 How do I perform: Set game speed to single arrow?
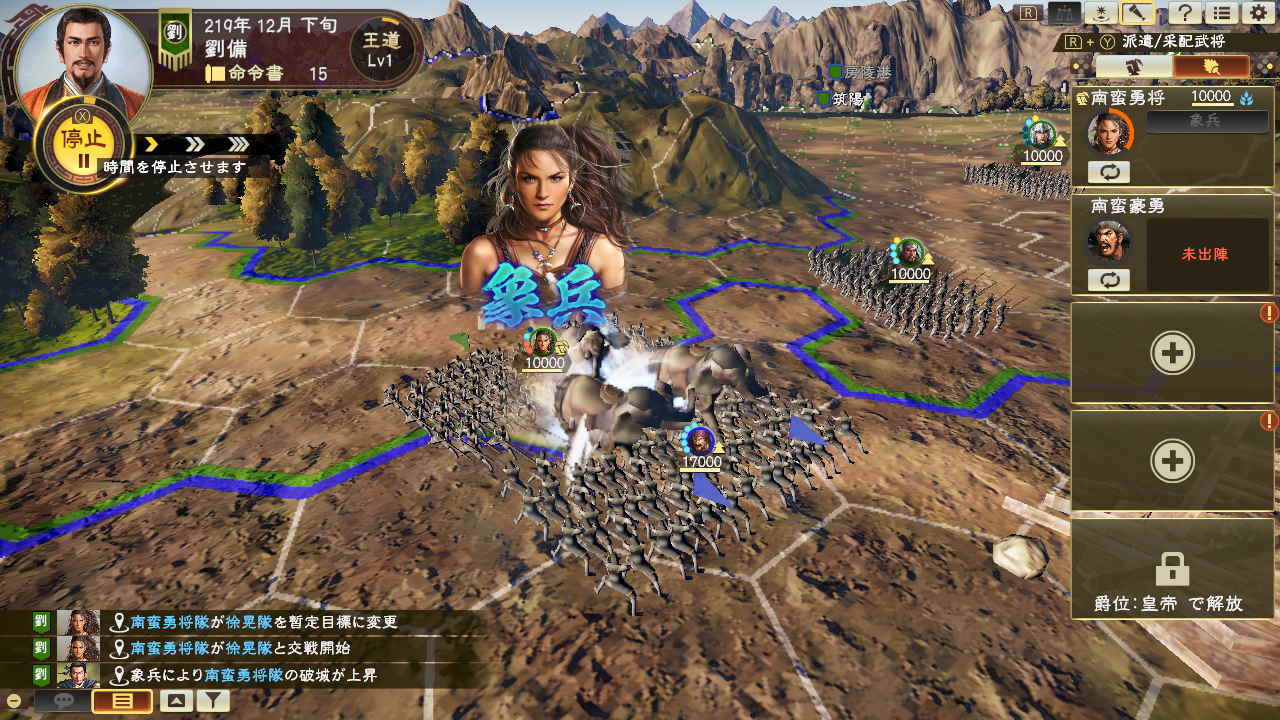point(153,145)
